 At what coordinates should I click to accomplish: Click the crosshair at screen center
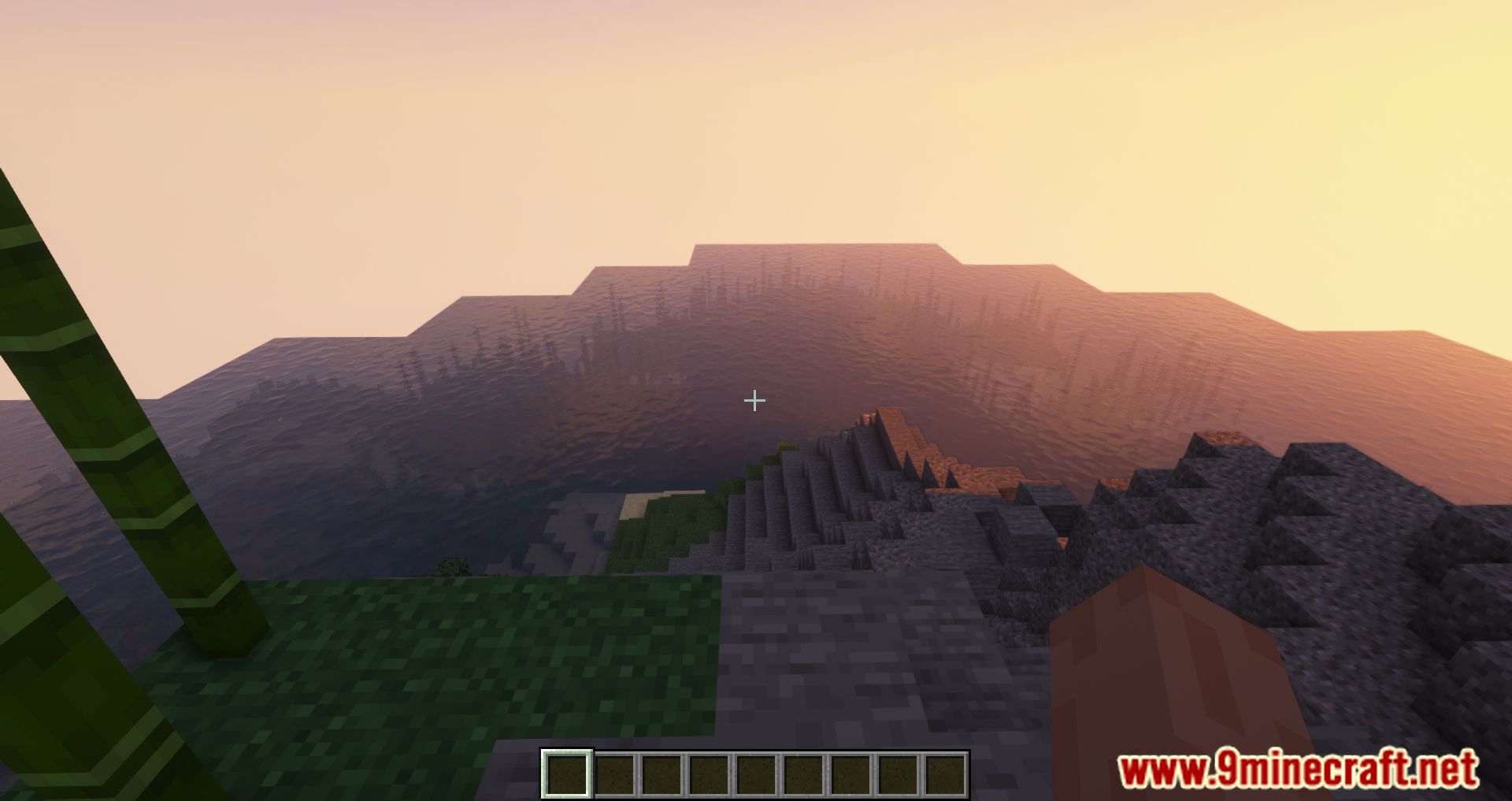[754, 401]
